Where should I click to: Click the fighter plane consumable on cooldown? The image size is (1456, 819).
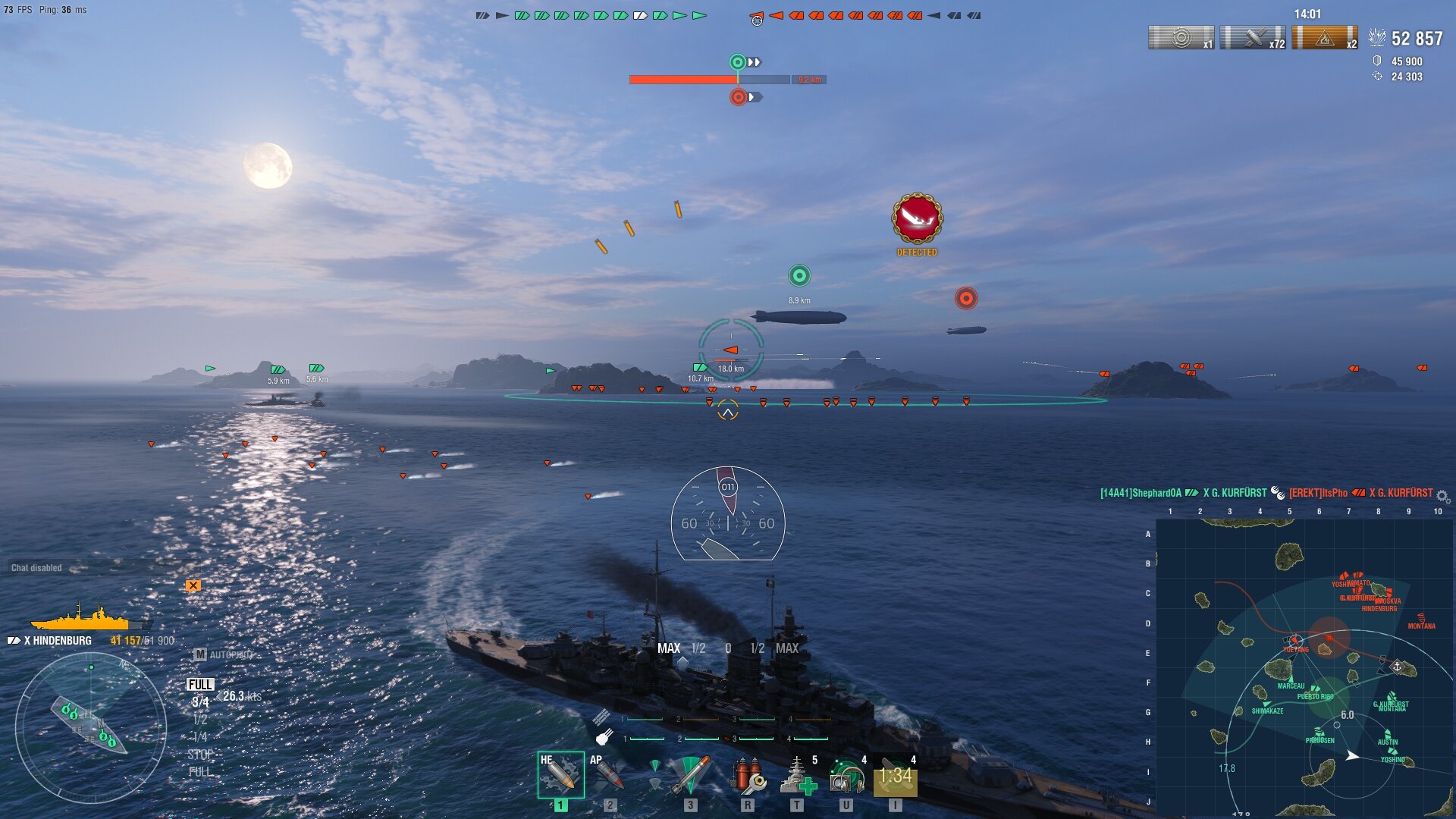(896, 776)
